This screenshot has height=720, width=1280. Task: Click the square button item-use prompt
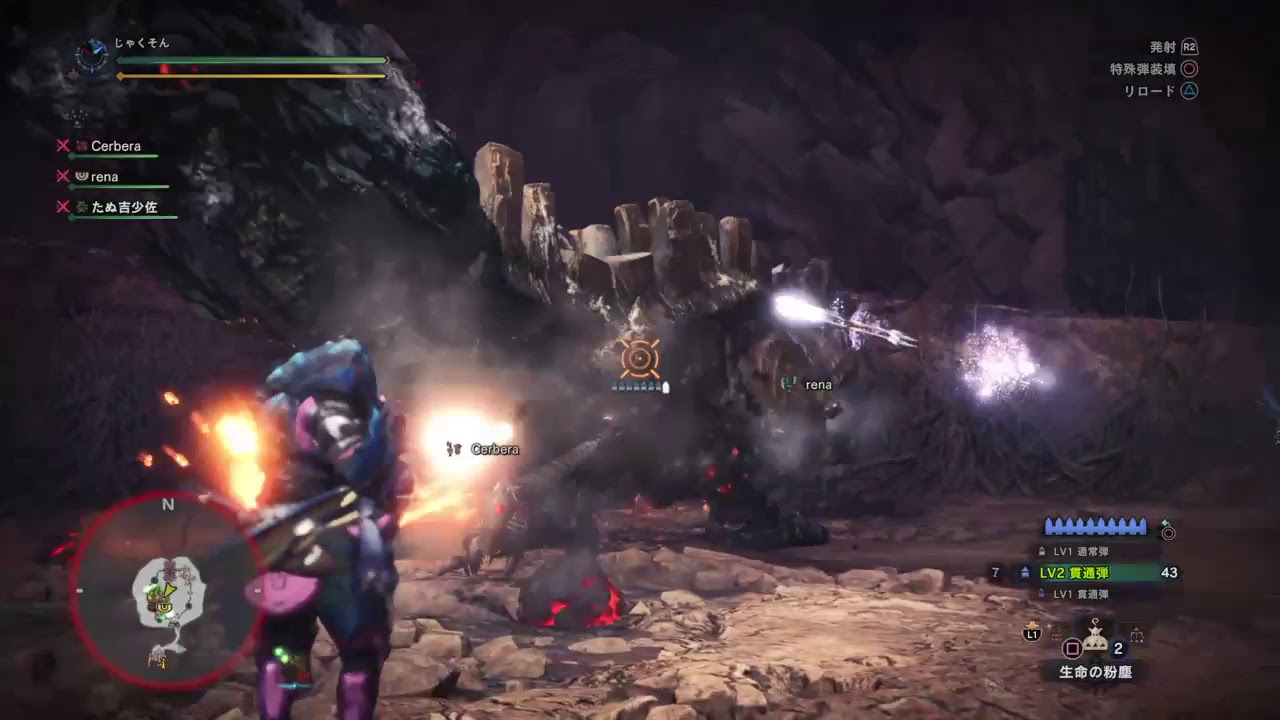click(1072, 648)
